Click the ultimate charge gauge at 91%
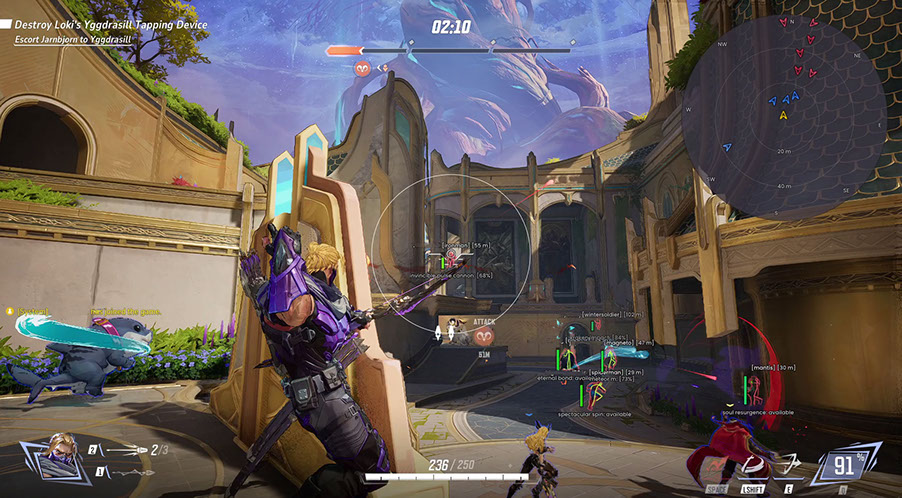 tap(845, 465)
